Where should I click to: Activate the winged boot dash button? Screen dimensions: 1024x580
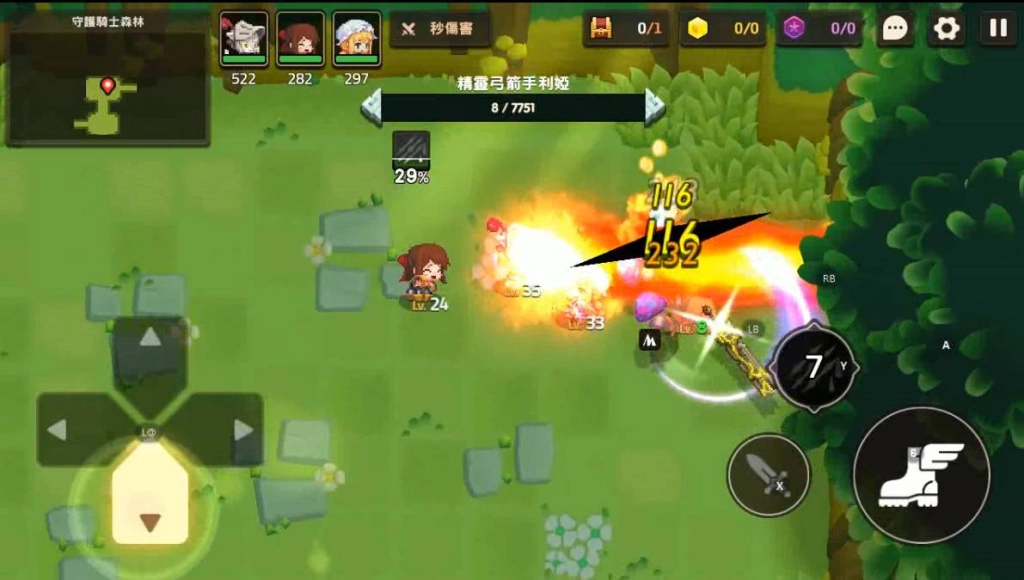pos(921,474)
